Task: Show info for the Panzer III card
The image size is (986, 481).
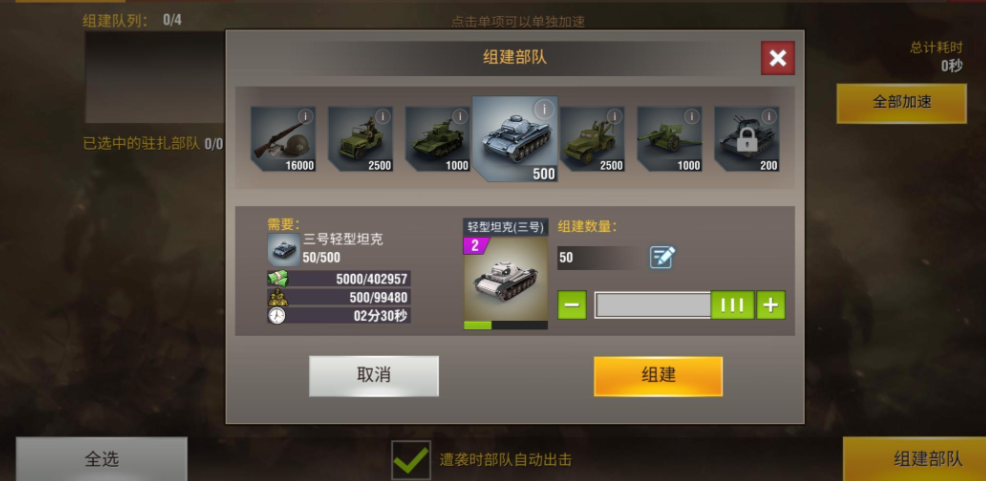Action: [x=543, y=108]
